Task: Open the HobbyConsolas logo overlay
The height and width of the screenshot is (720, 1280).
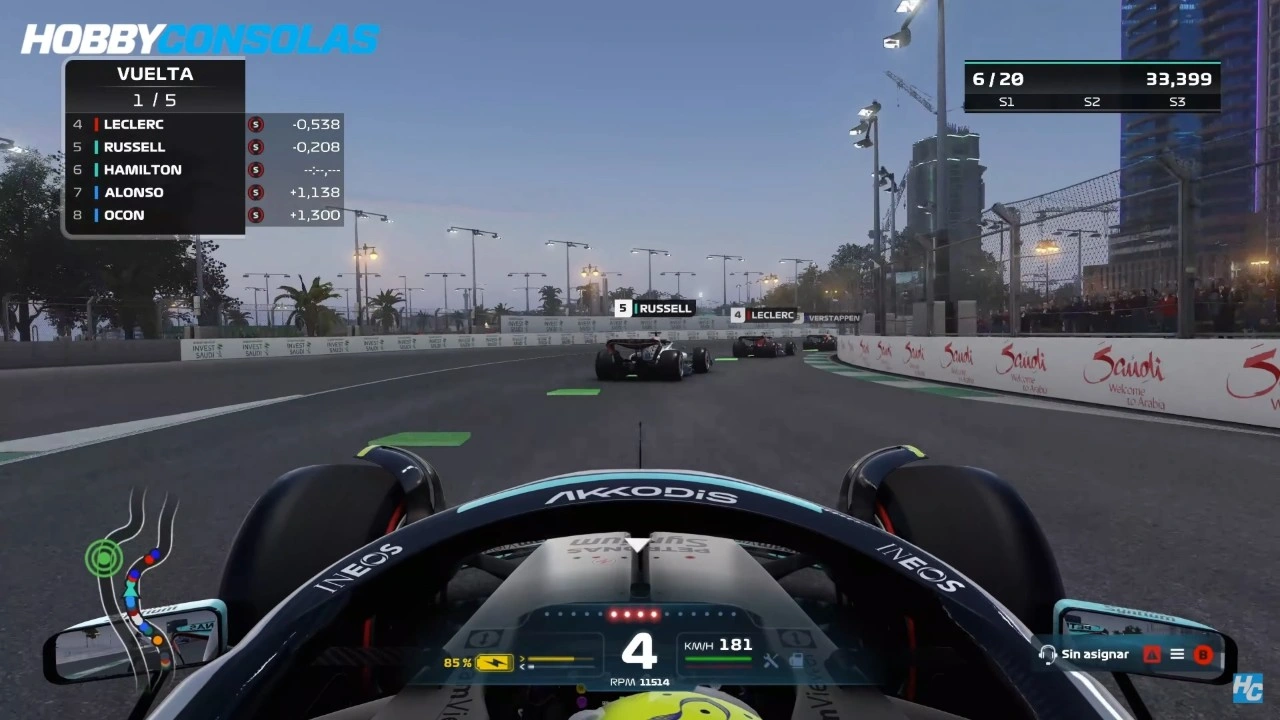Action: pyautogui.click(x=200, y=39)
